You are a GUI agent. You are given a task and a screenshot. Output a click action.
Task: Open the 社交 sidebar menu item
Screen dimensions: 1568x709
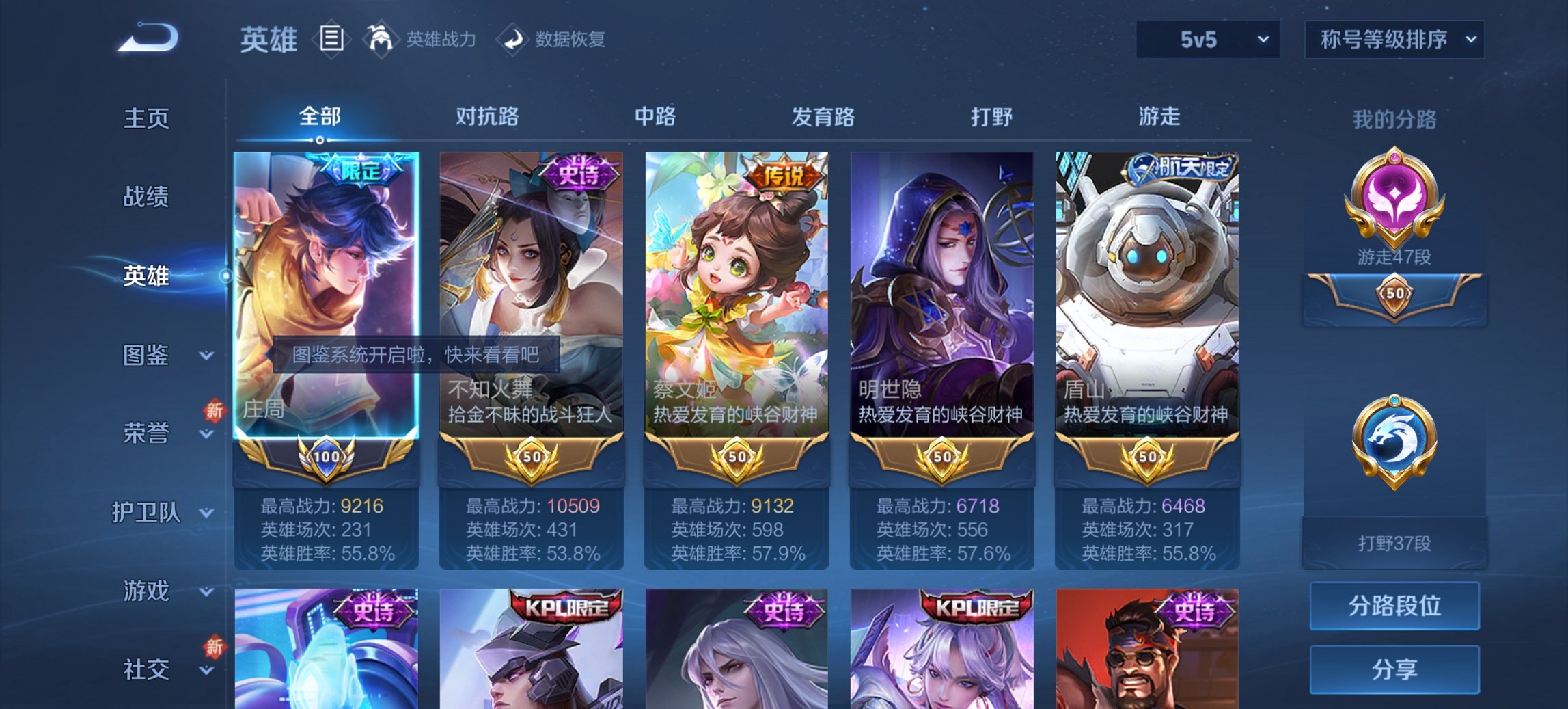(x=145, y=670)
